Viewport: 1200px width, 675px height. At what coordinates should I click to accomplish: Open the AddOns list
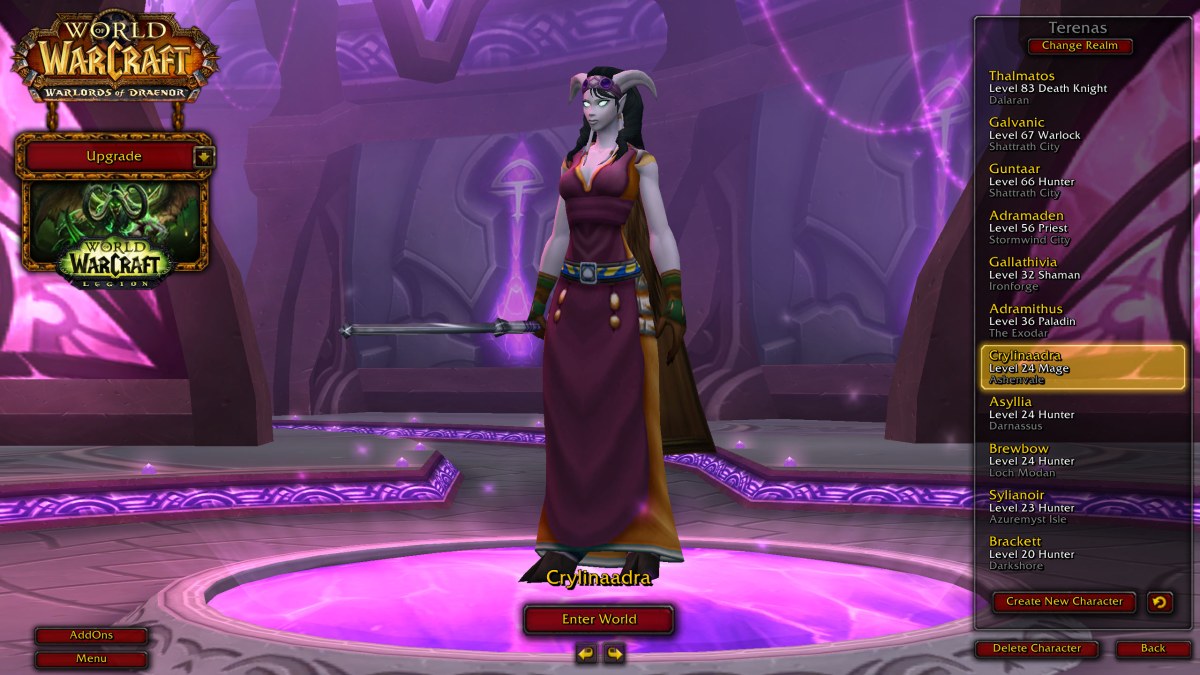[91, 635]
